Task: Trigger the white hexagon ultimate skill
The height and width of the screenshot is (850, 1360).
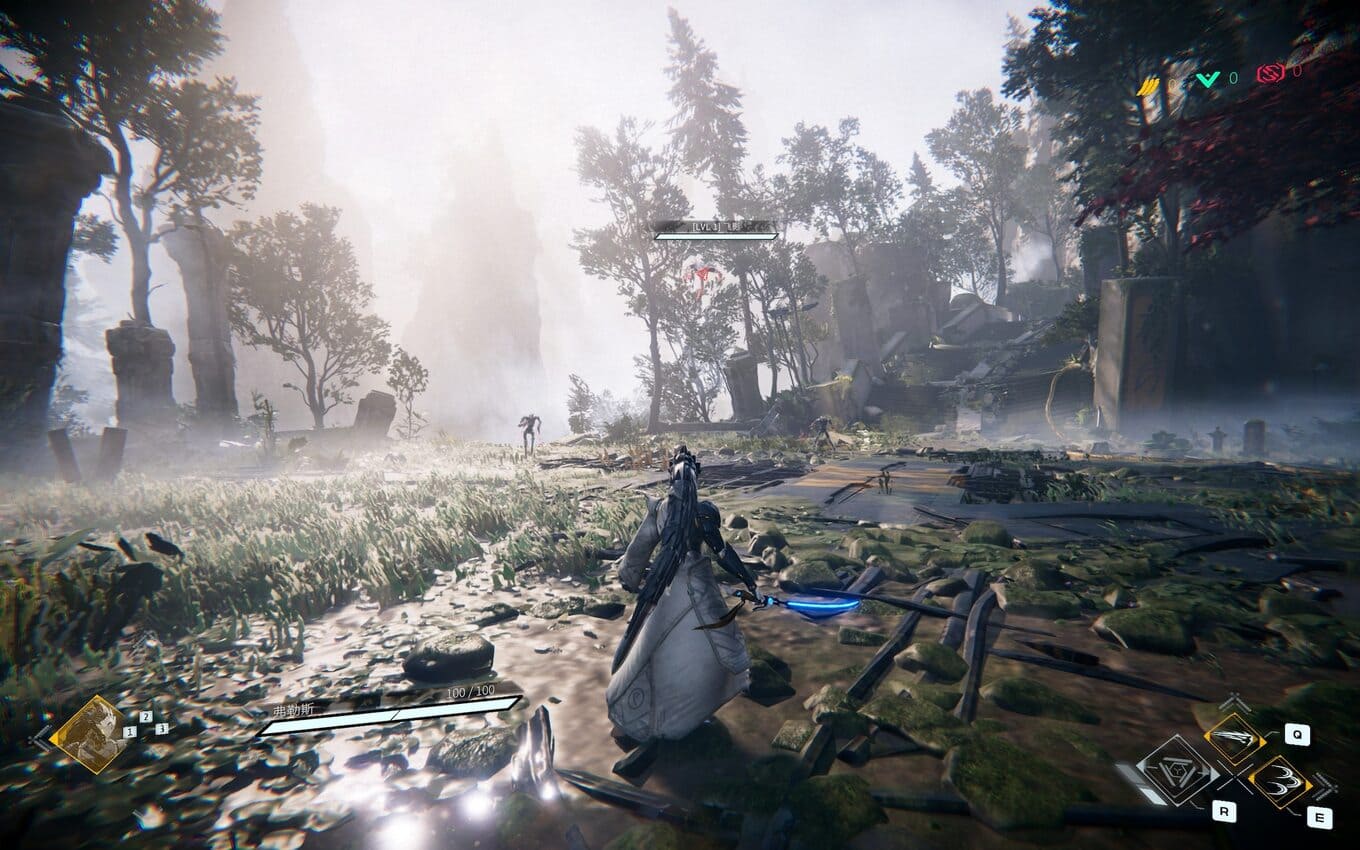Action: (1178, 770)
